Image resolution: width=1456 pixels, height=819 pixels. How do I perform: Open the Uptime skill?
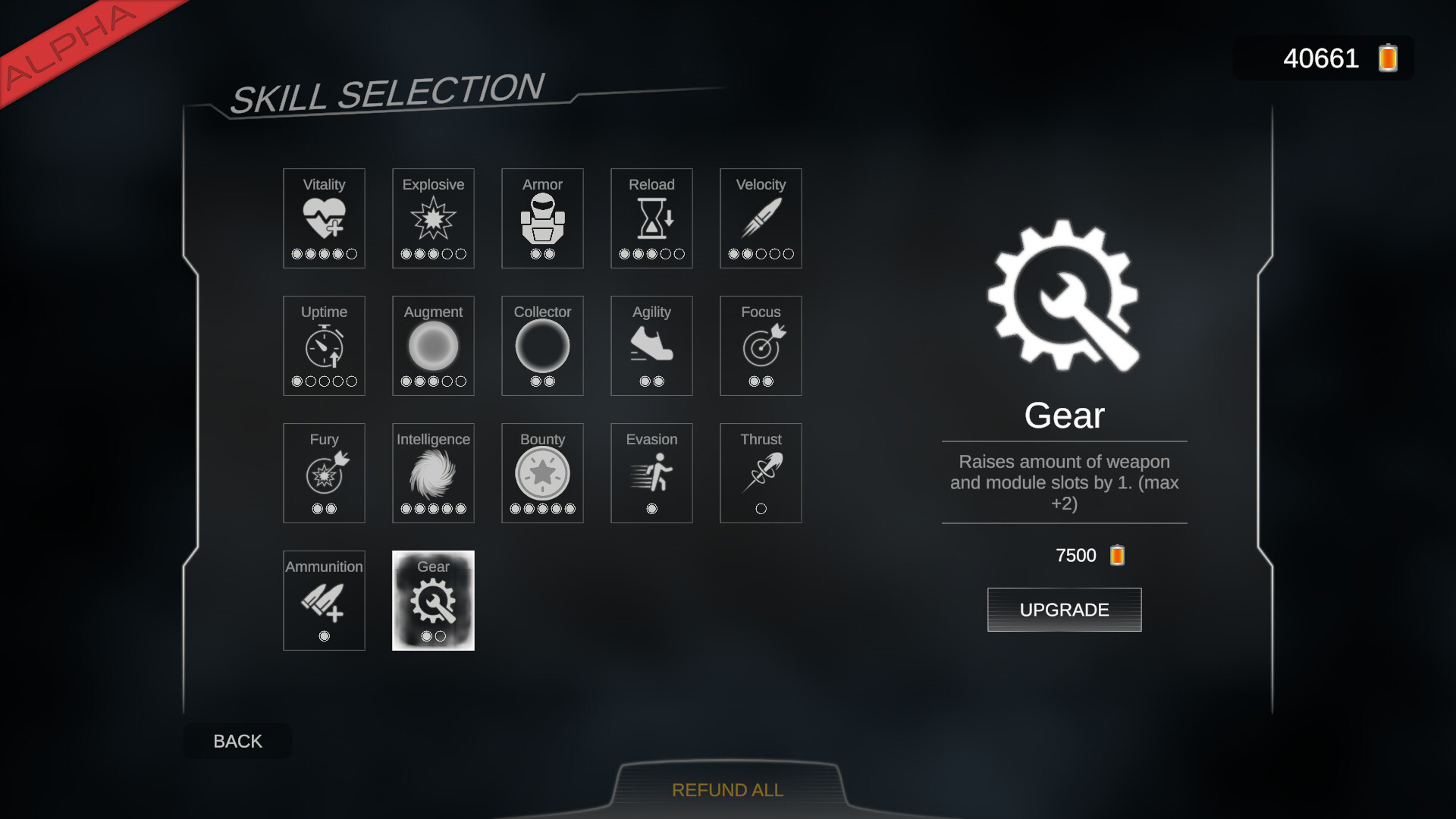(x=324, y=346)
